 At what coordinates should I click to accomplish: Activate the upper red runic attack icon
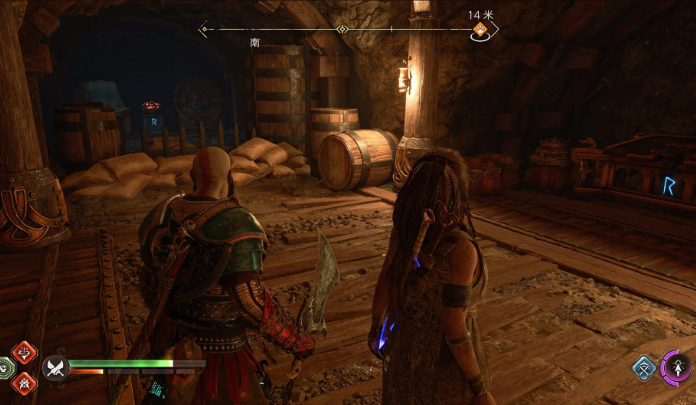24,352
